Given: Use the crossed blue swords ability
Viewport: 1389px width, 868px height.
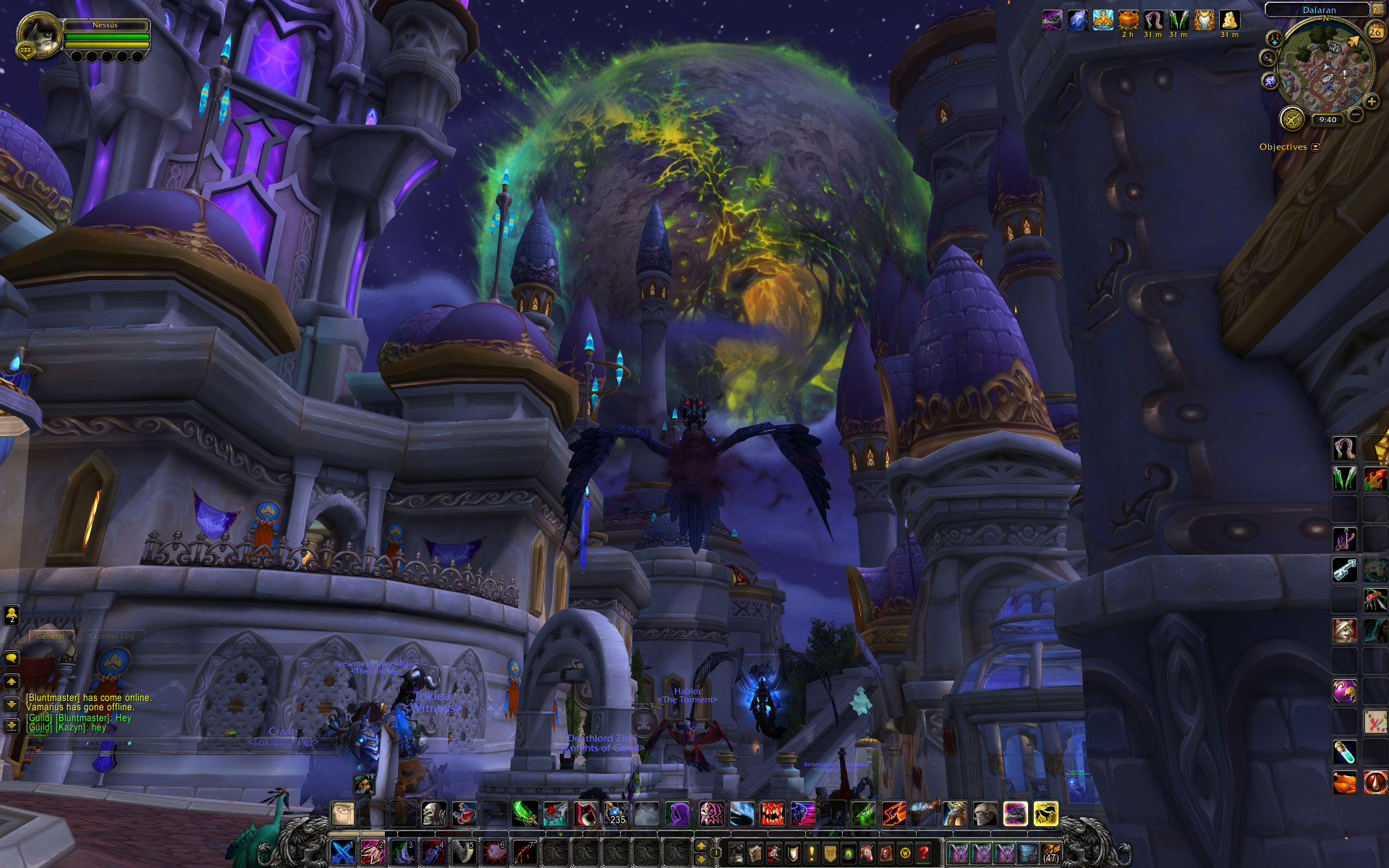Looking at the screenshot, I should pos(342,851).
